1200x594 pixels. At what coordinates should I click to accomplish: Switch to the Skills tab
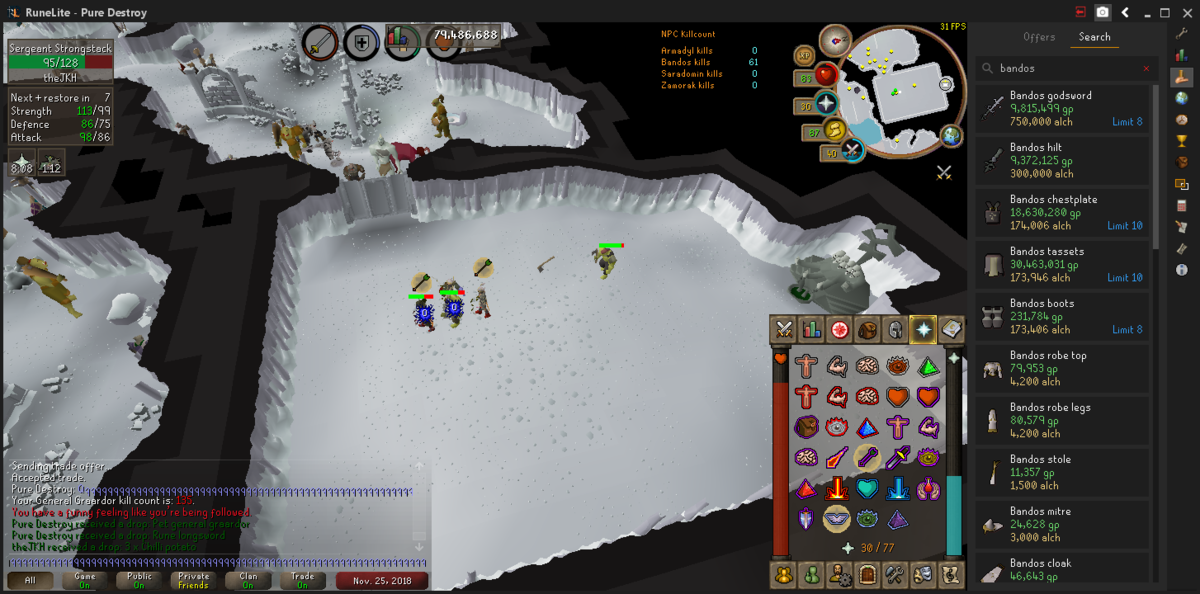click(x=811, y=328)
